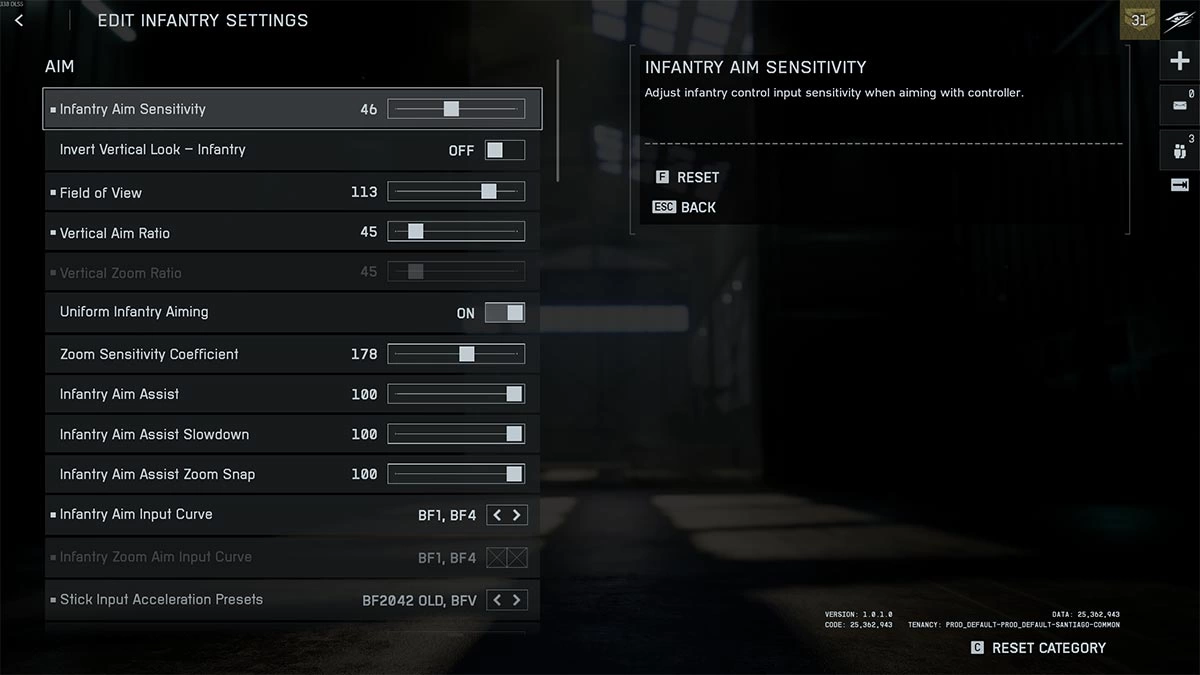This screenshot has height=675, width=1200.
Task: Go back using the top-left arrow
Action: pyautogui.click(x=19, y=20)
